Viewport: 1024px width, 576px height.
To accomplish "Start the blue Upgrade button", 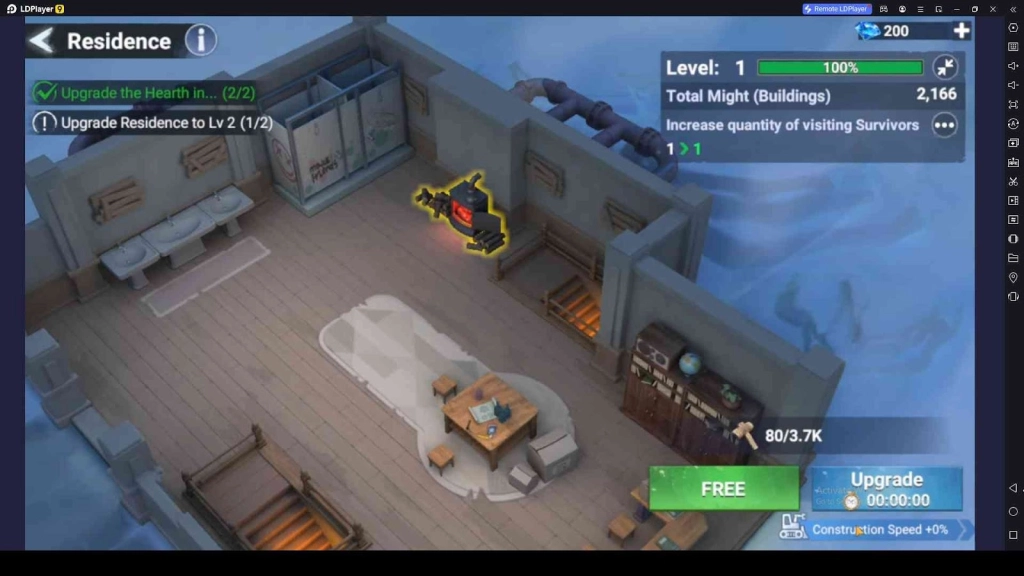I will tap(886, 489).
